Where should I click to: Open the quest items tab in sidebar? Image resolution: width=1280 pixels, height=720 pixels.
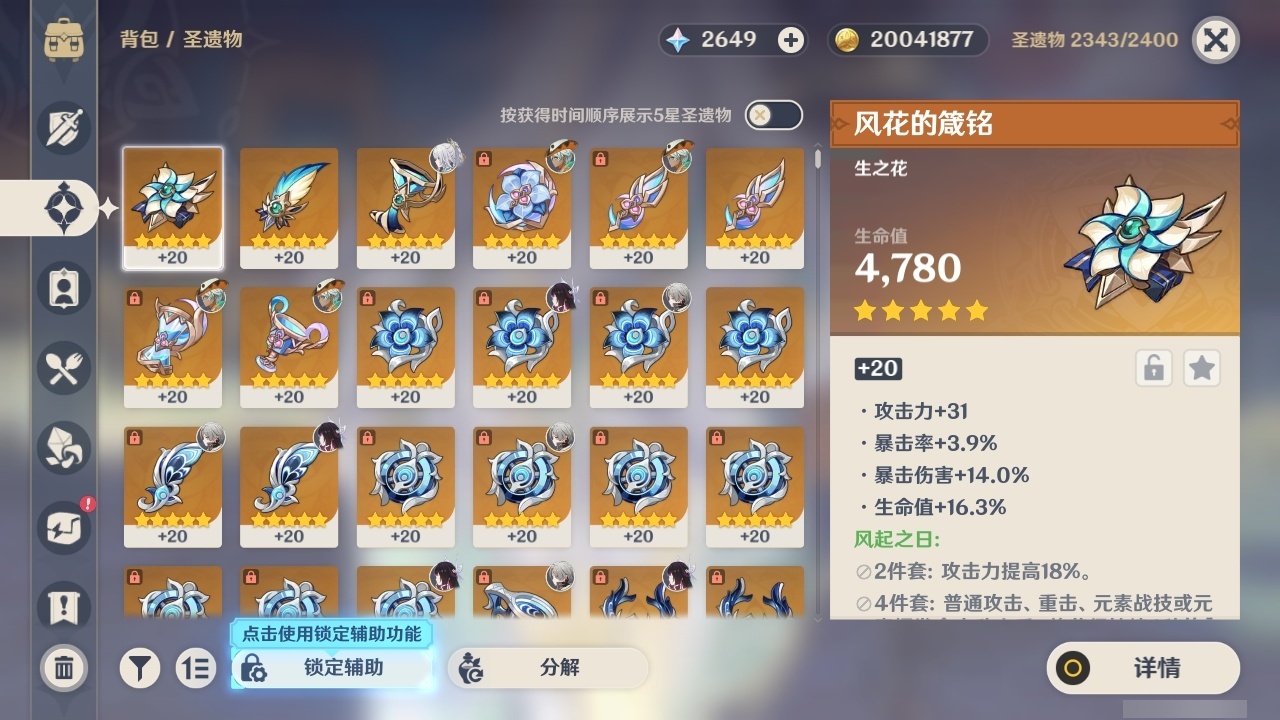point(62,608)
